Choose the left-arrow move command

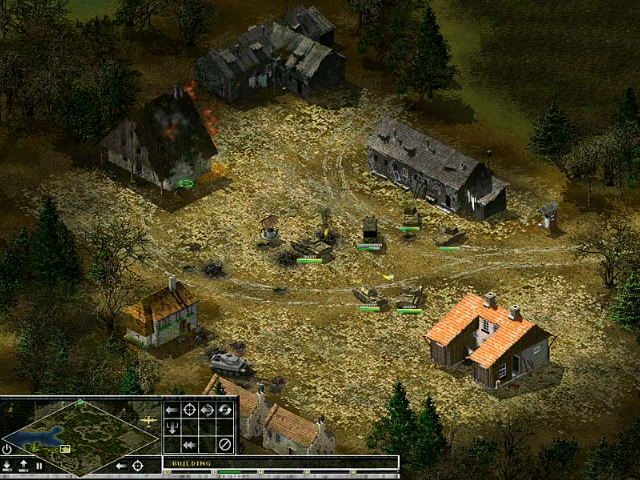click(171, 410)
